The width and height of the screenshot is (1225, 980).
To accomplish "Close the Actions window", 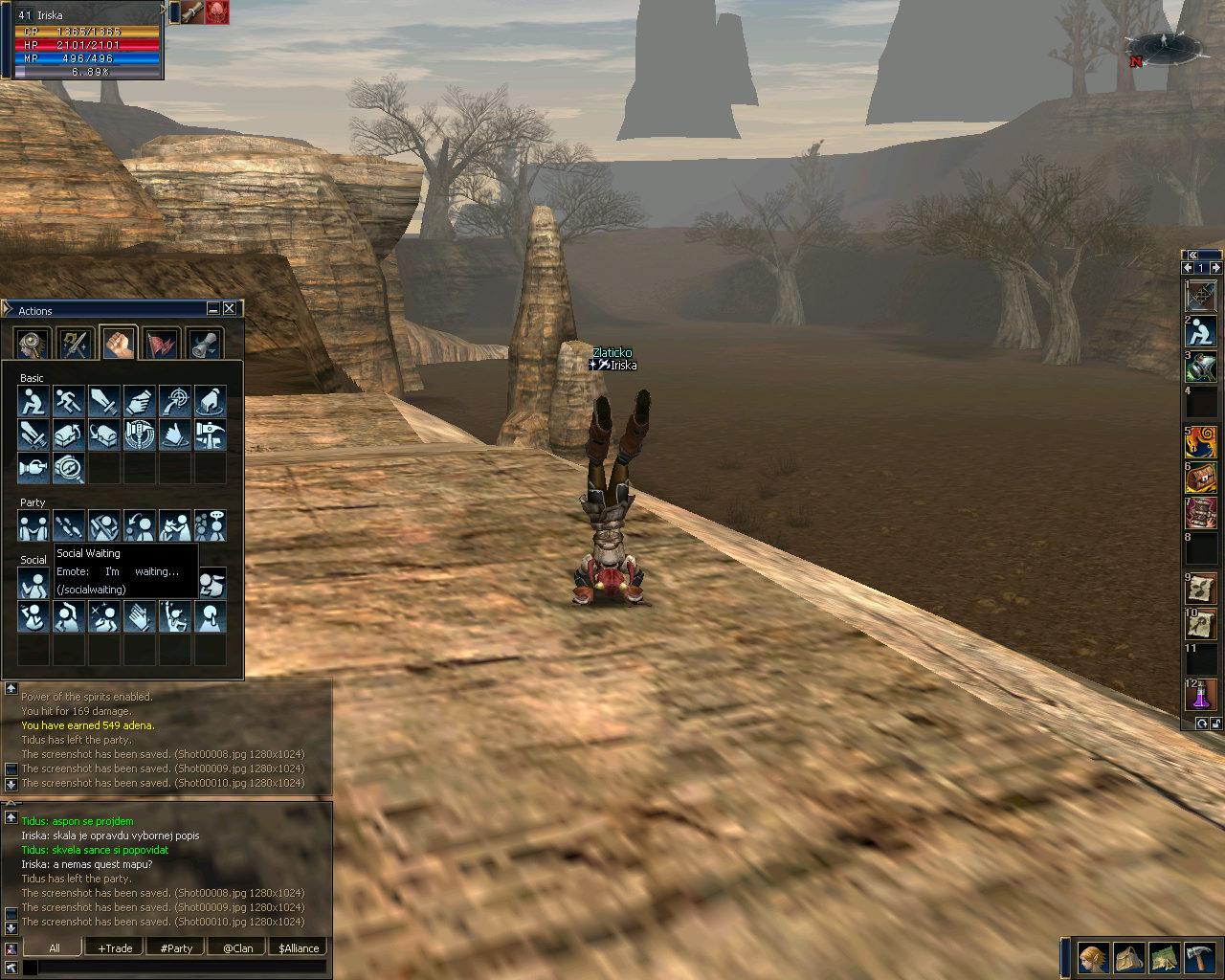I will (x=230, y=308).
